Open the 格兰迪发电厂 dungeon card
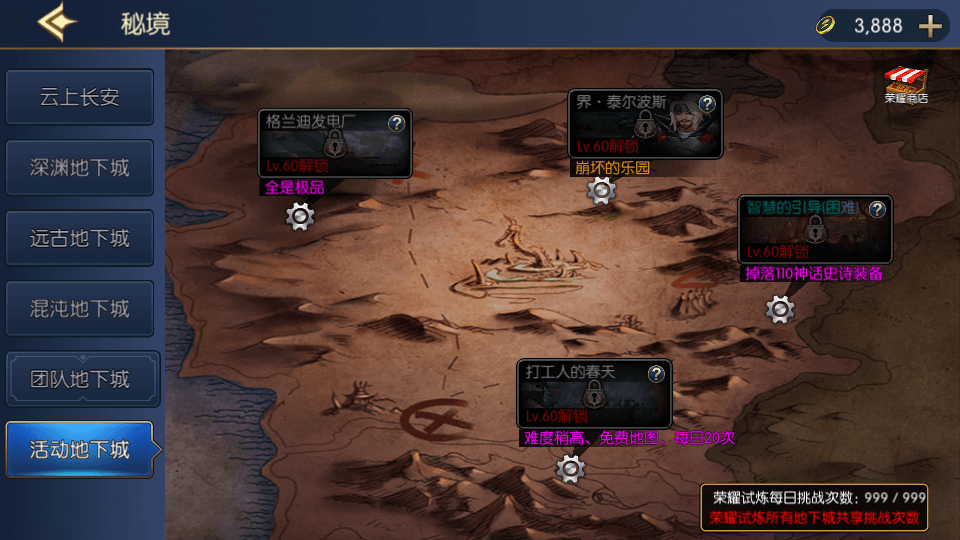 click(x=334, y=144)
